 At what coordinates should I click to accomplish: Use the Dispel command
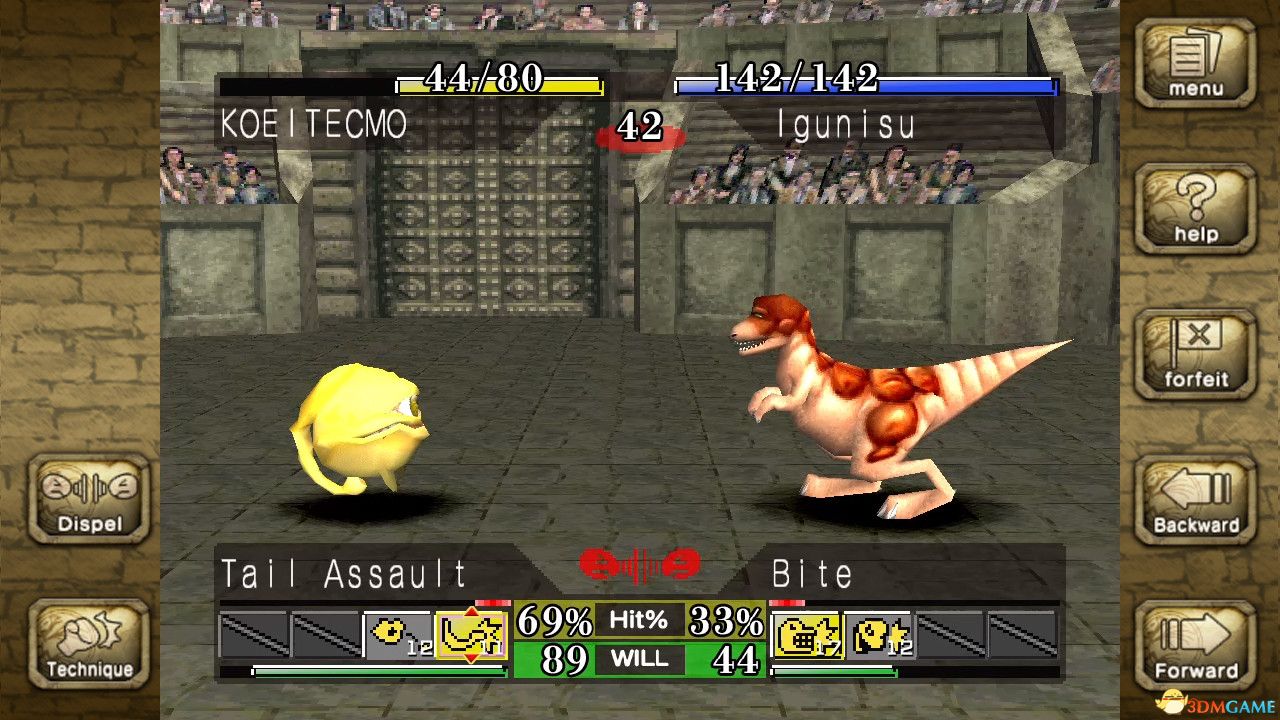(x=90, y=499)
